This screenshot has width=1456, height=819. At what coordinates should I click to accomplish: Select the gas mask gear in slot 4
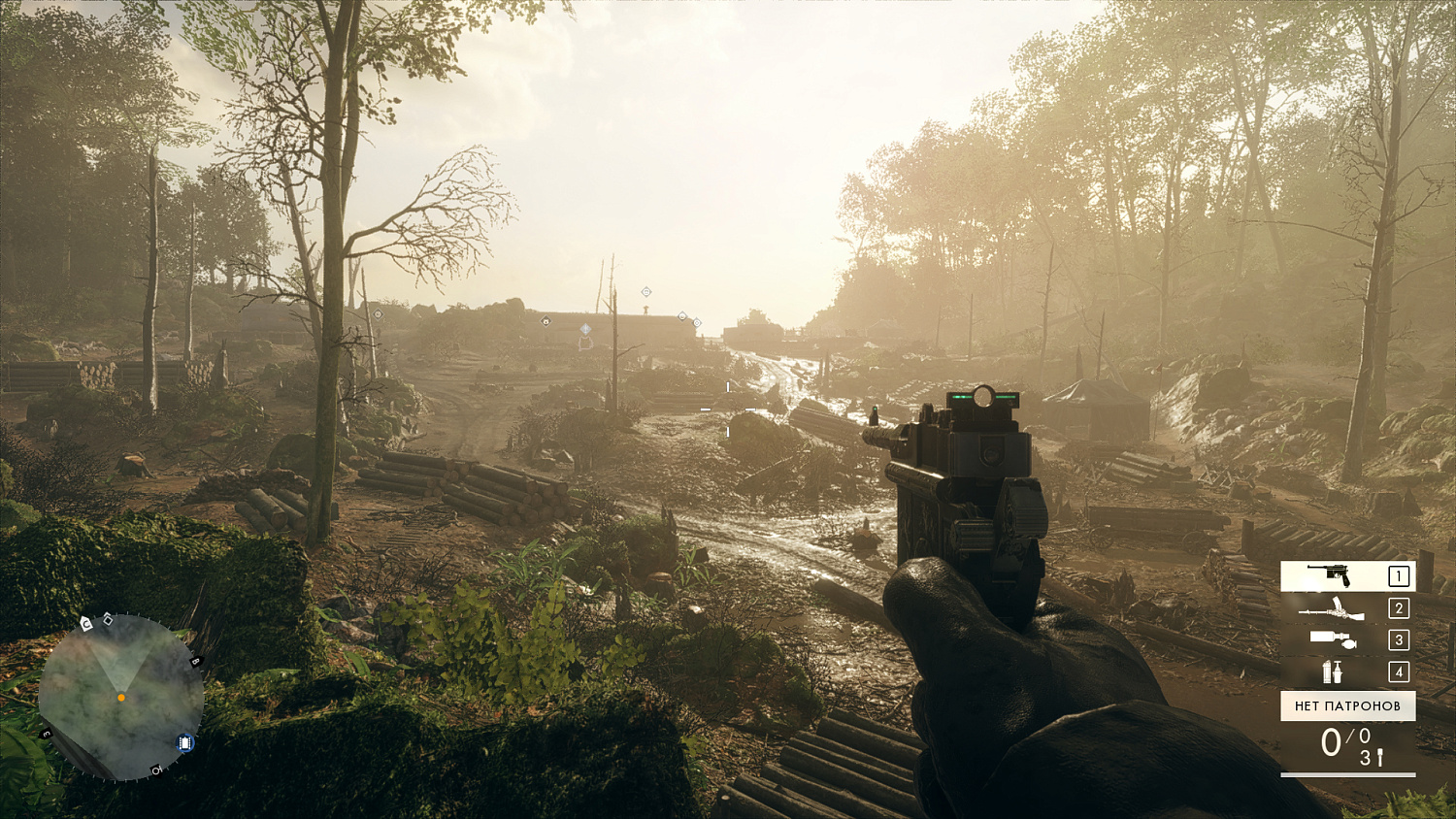pos(1333,672)
